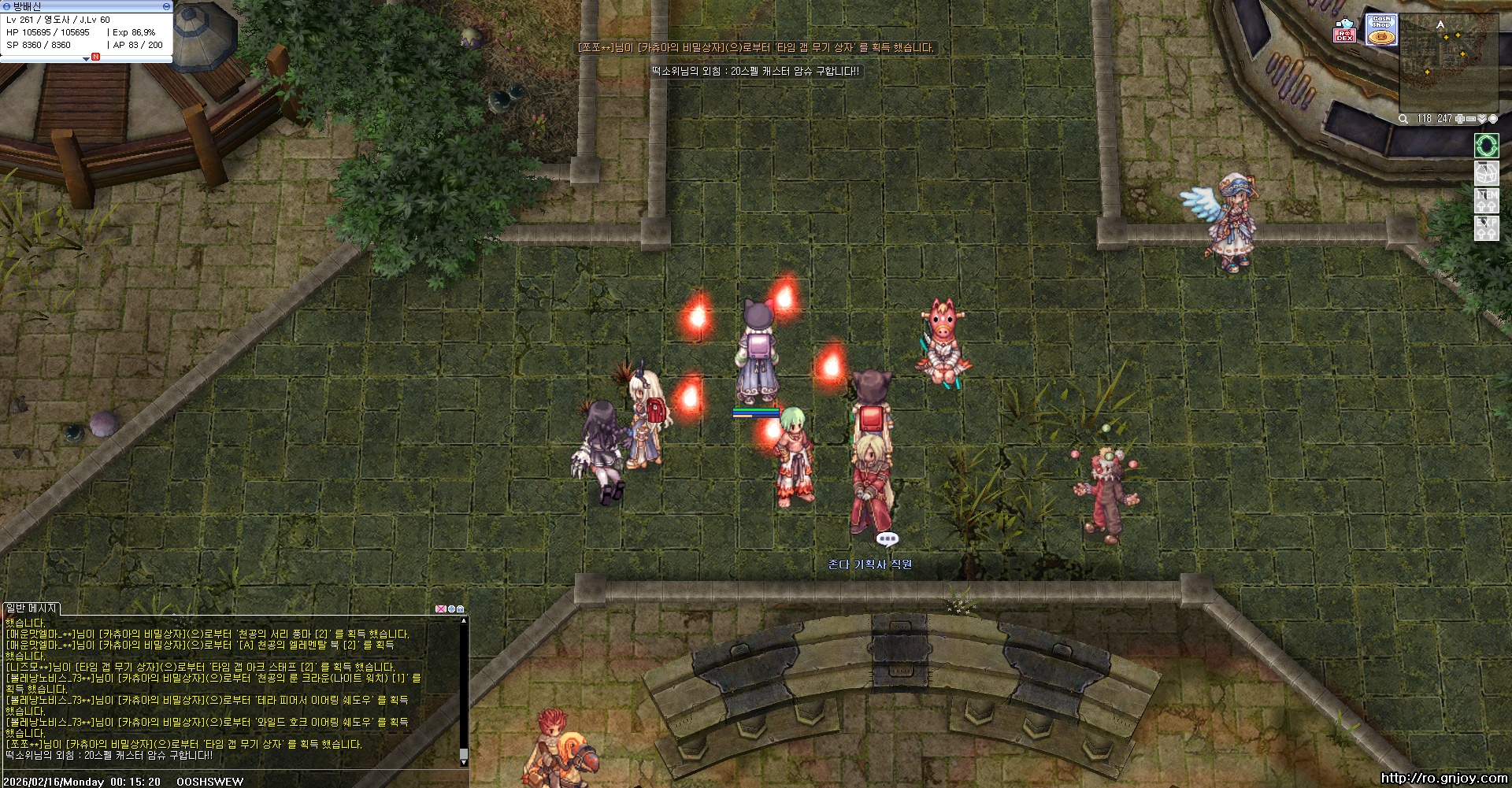1512x788 pixels.
Task: Select the EXP boost status icon
Action: (1486, 228)
